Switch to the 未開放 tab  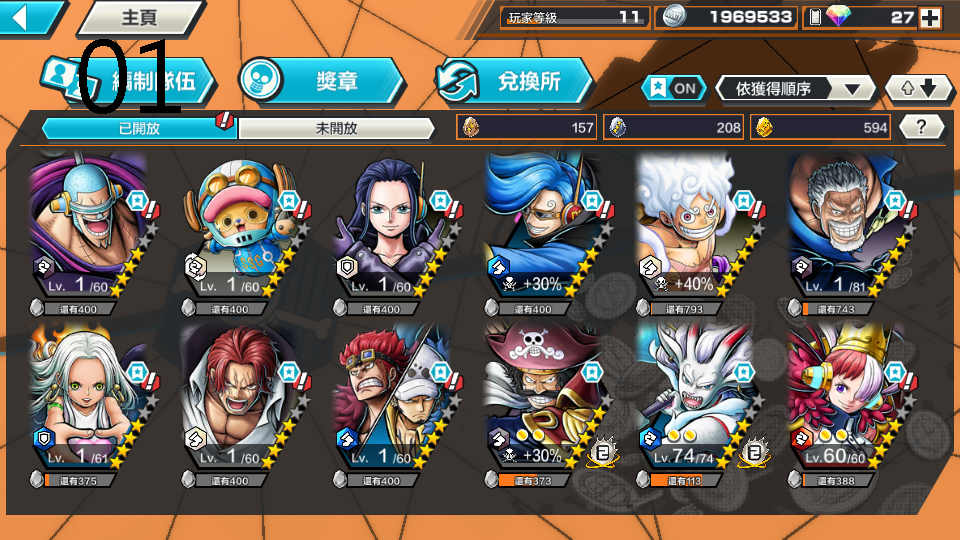[336, 128]
